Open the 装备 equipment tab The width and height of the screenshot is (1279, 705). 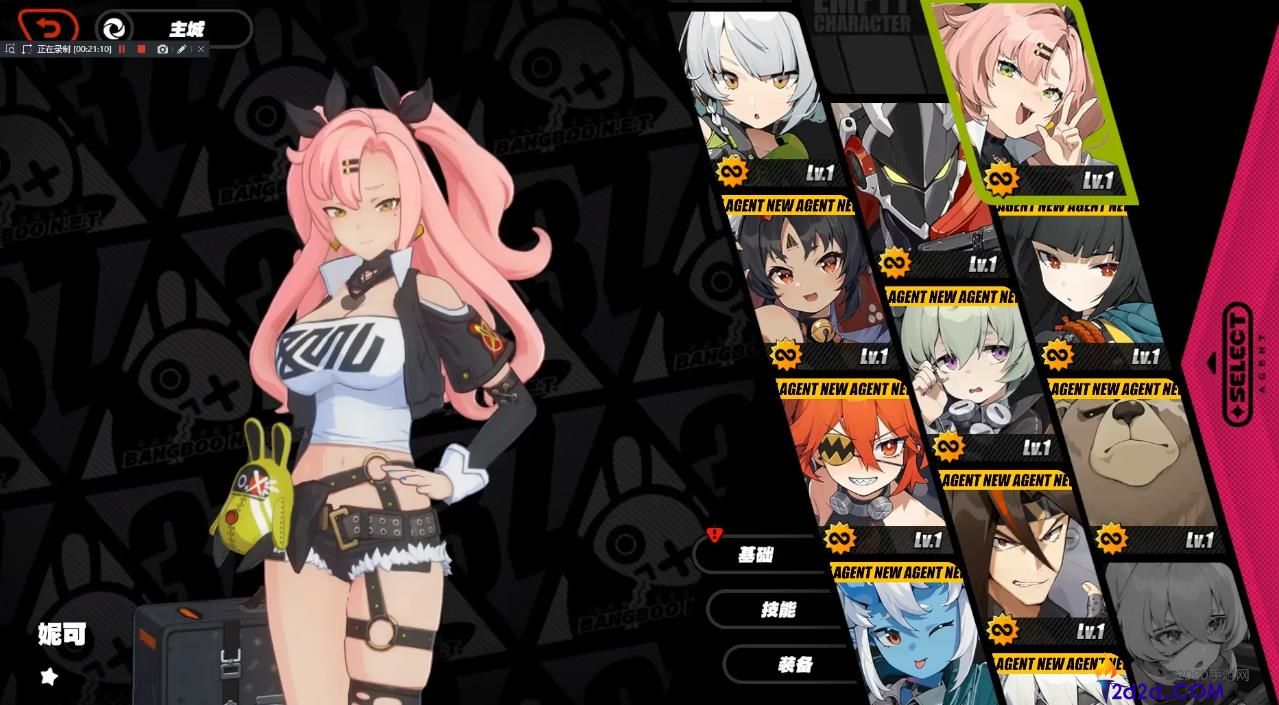(x=794, y=664)
